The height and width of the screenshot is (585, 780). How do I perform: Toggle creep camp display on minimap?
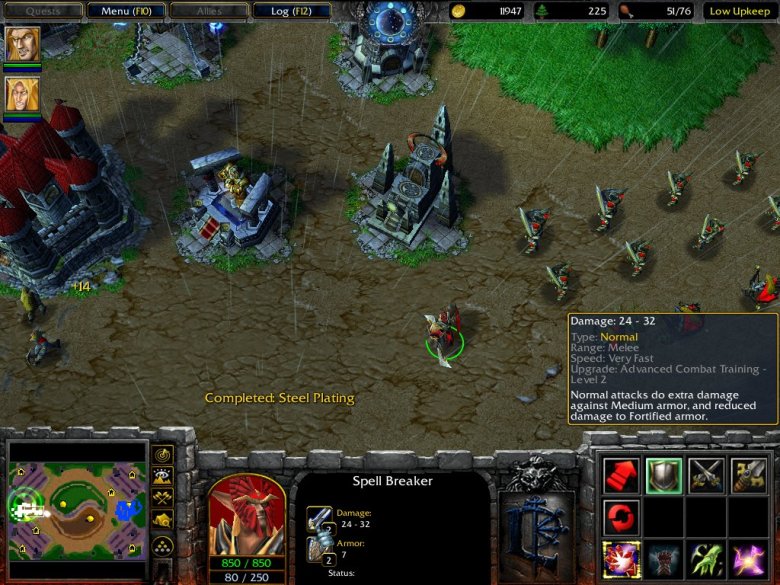click(x=162, y=519)
